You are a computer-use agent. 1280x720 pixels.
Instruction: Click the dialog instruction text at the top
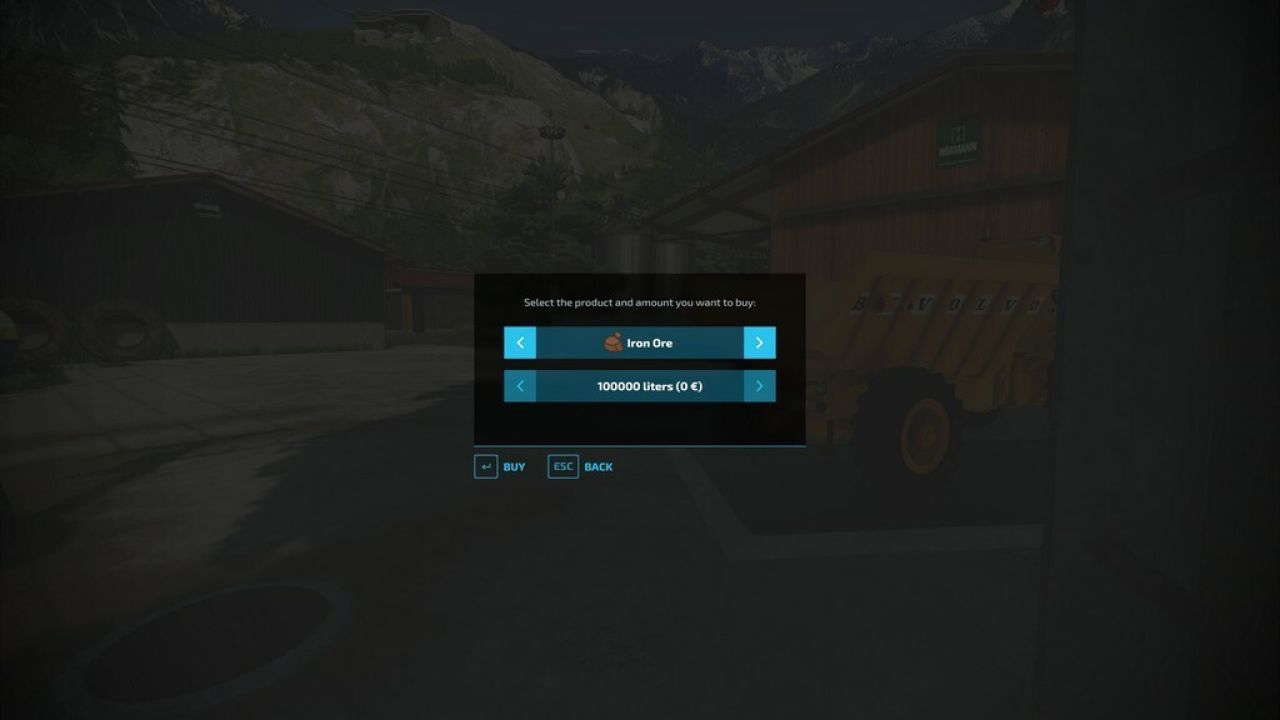pos(639,301)
